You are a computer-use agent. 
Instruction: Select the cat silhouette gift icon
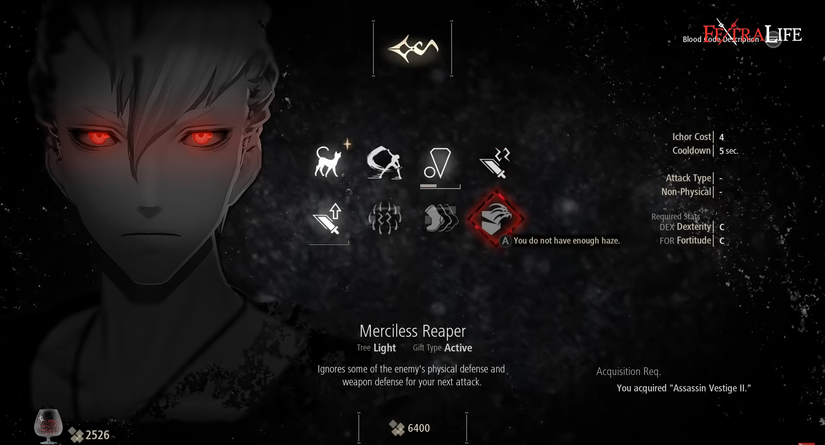[x=329, y=162]
